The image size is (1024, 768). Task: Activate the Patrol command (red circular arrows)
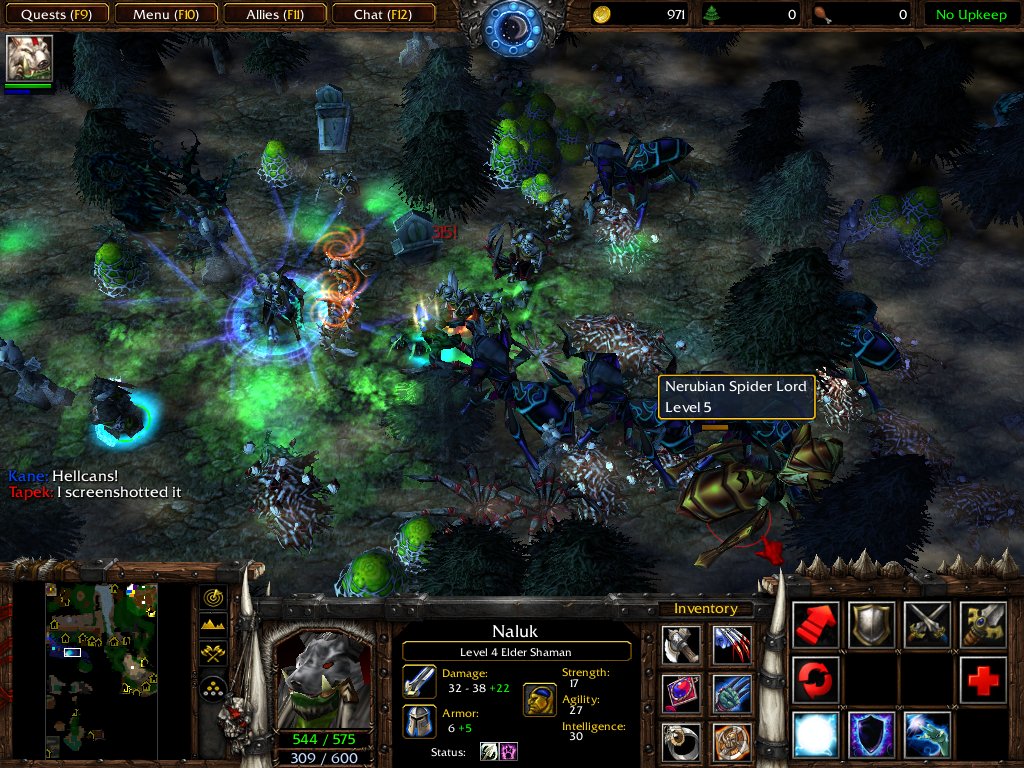[815, 680]
